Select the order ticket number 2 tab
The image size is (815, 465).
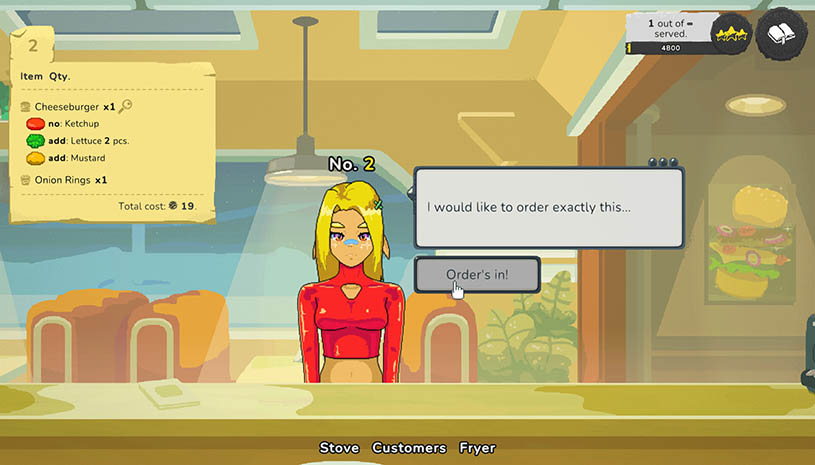pos(32,46)
